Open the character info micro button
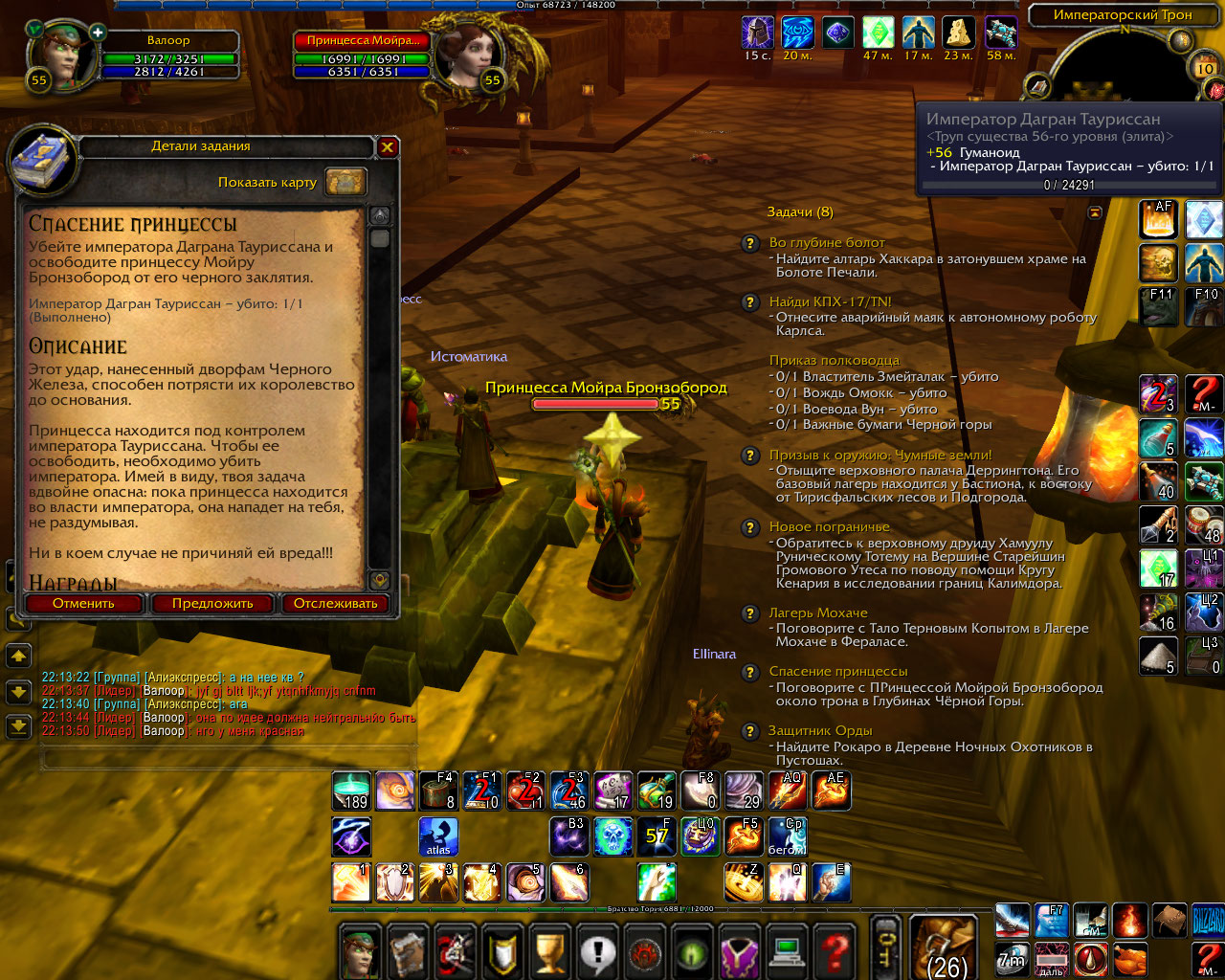1225x980 pixels. click(361, 951)
